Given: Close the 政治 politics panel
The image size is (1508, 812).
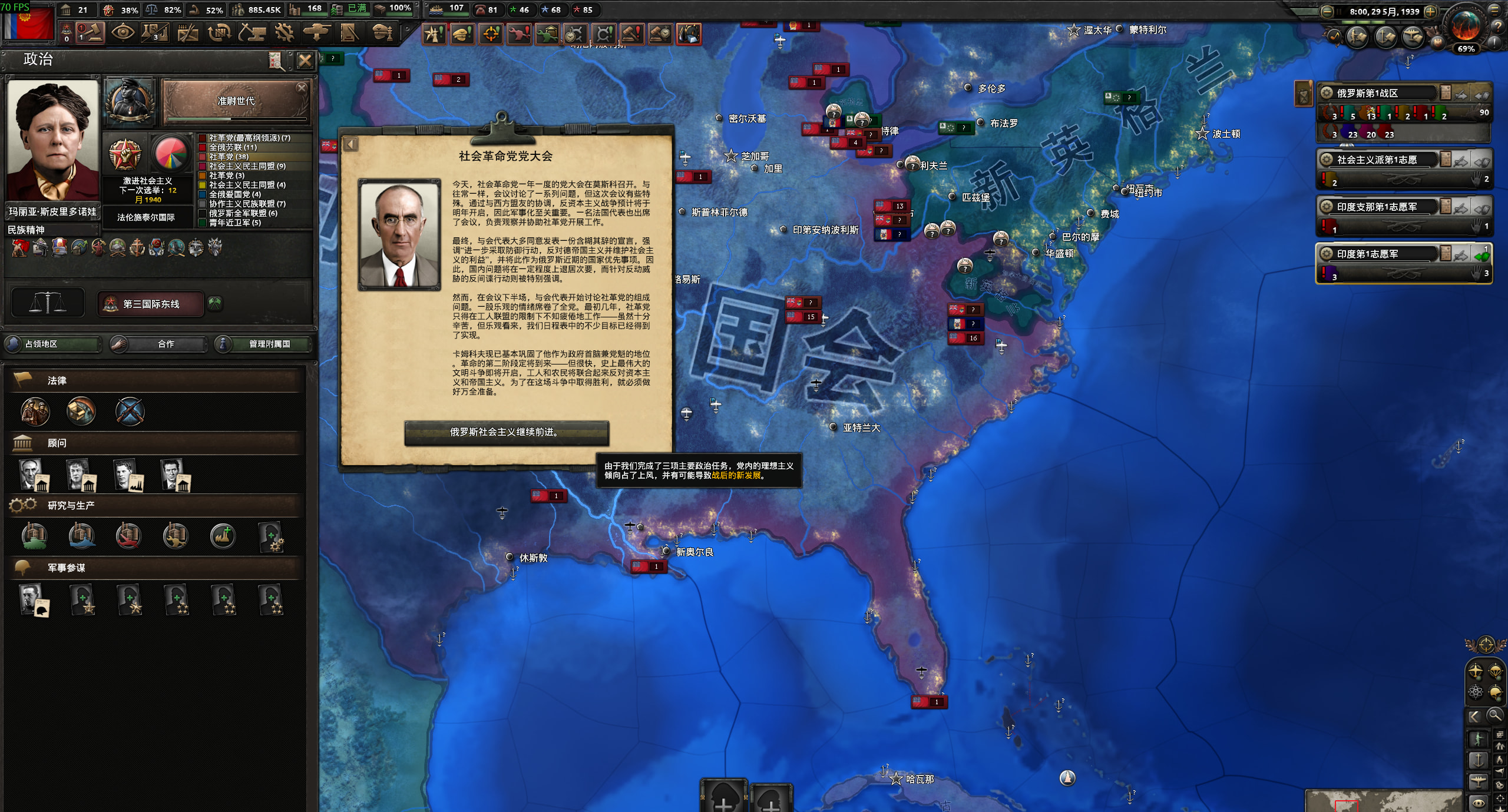Looking at the screenshot, I should (305, 60).
